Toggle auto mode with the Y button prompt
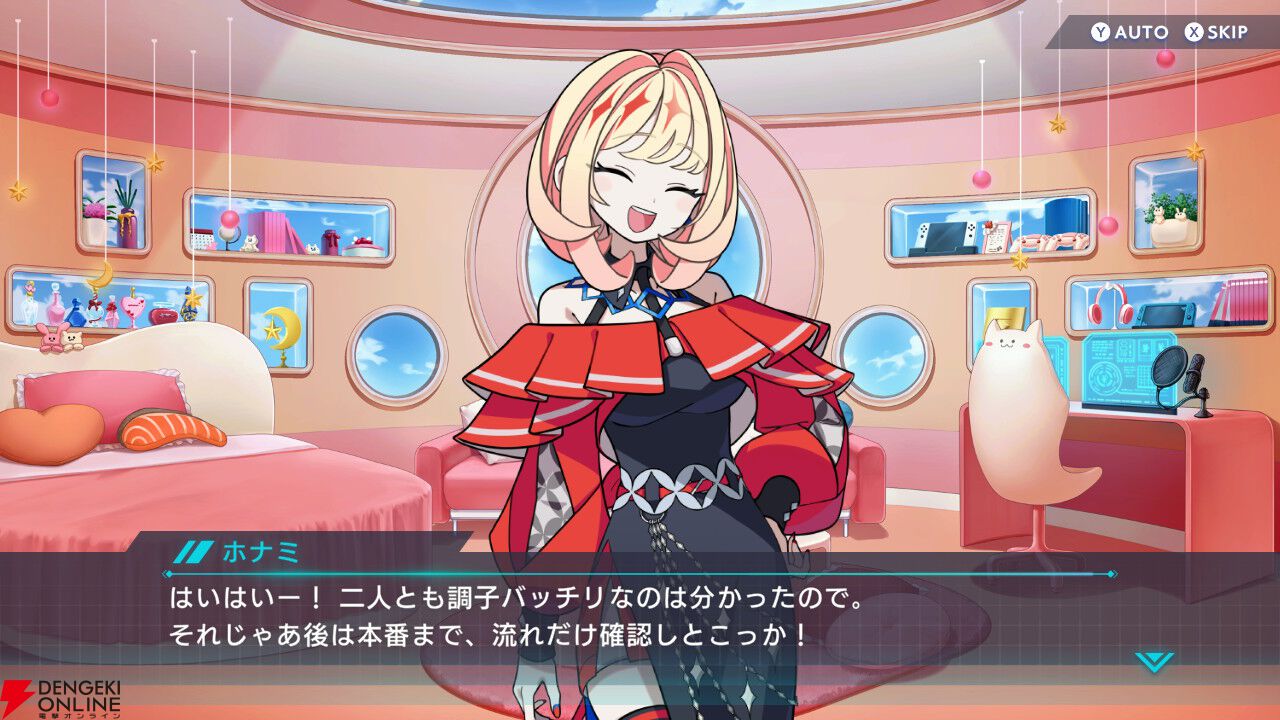Screen dimensions: 1280x720 coord(1101,31)
